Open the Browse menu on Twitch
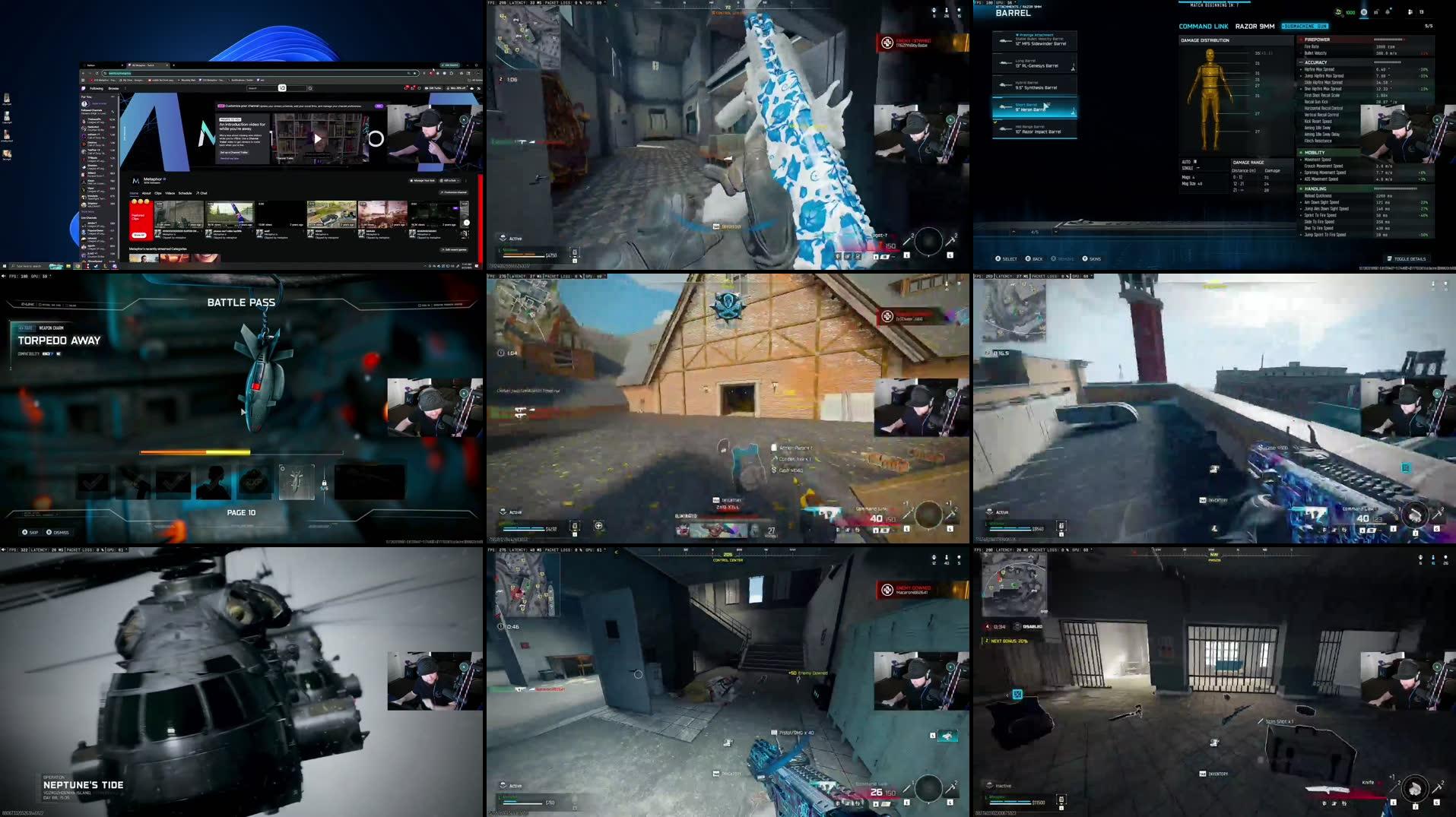The image size is (1456, 817). (113, 89)
